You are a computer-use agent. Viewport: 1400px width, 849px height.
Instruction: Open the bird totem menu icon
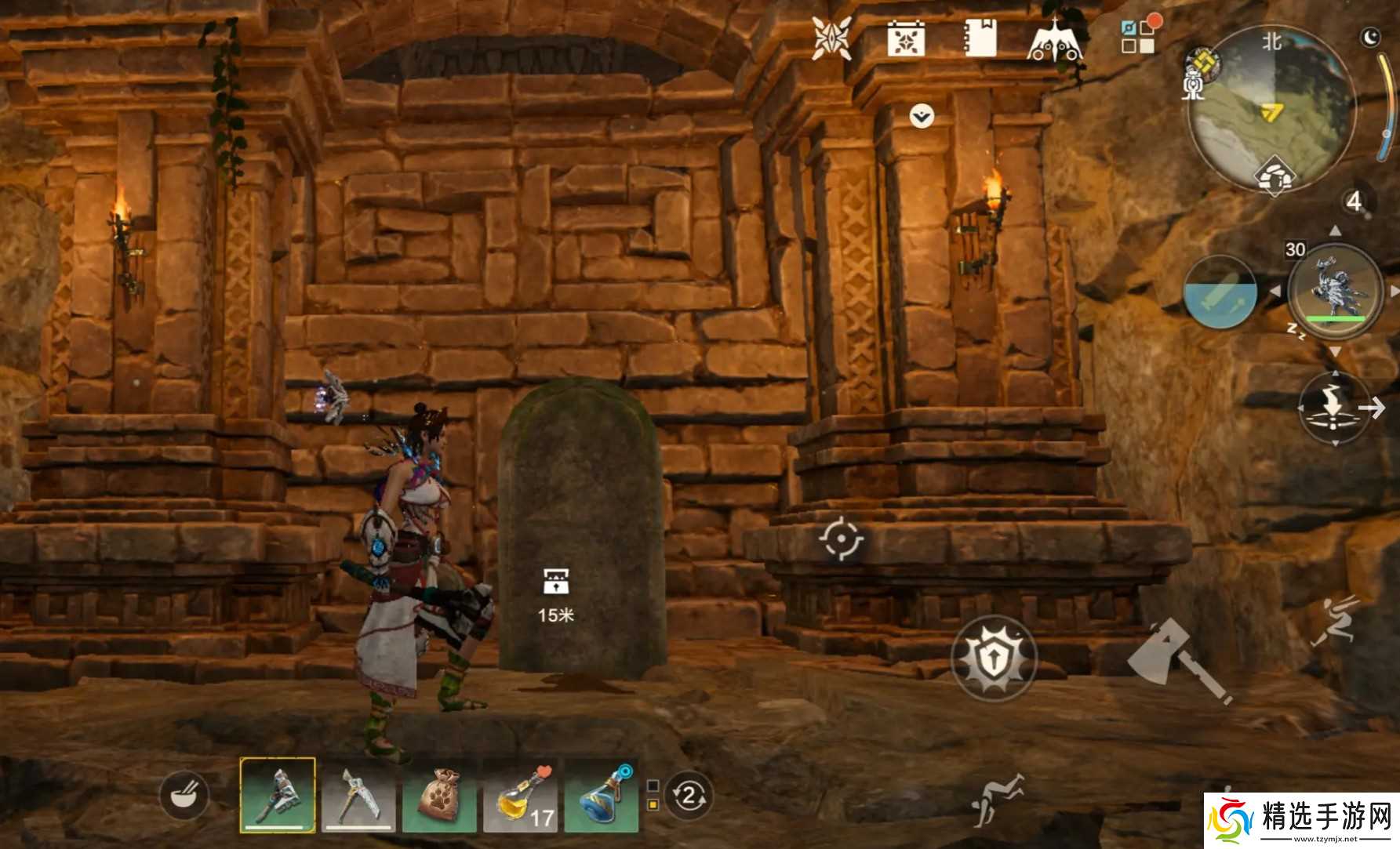click(x=1055, y=39)
